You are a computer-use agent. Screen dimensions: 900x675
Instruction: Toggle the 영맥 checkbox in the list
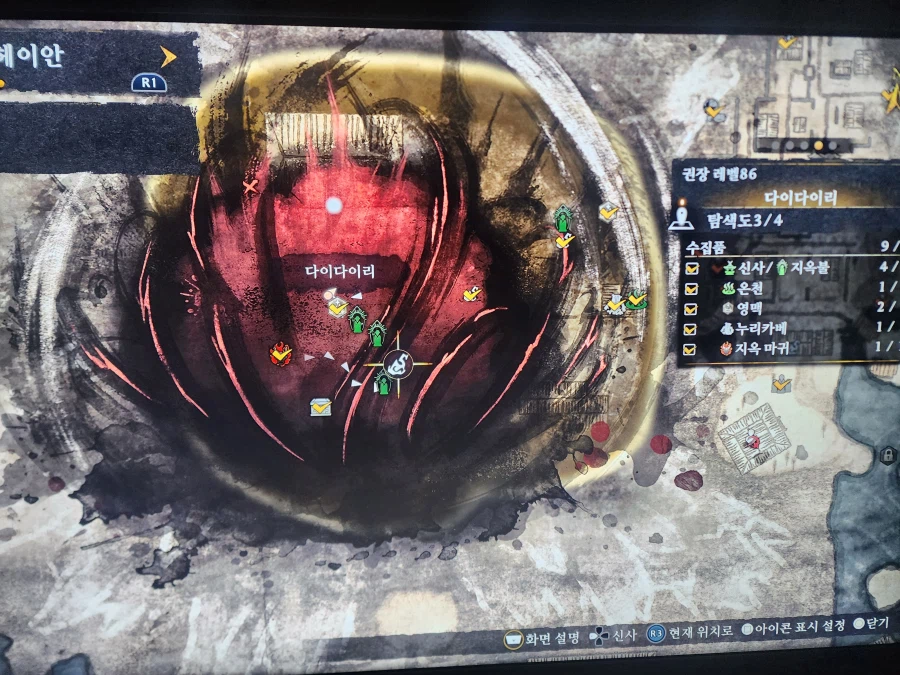692,309
